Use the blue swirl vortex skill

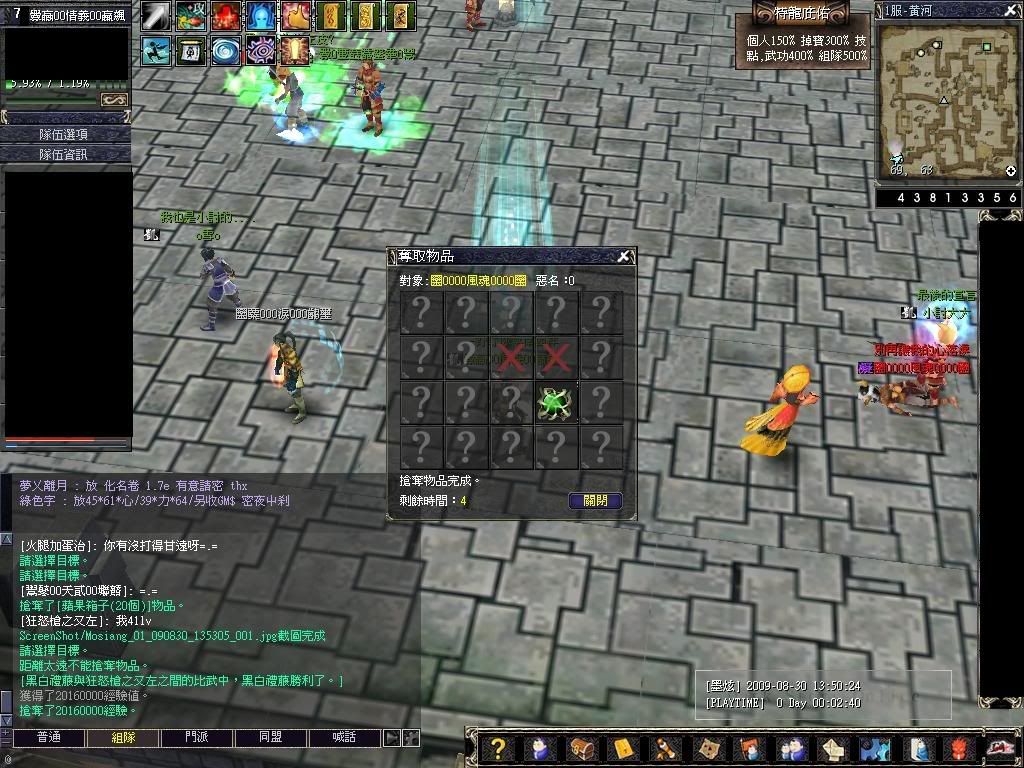(224, 49)
